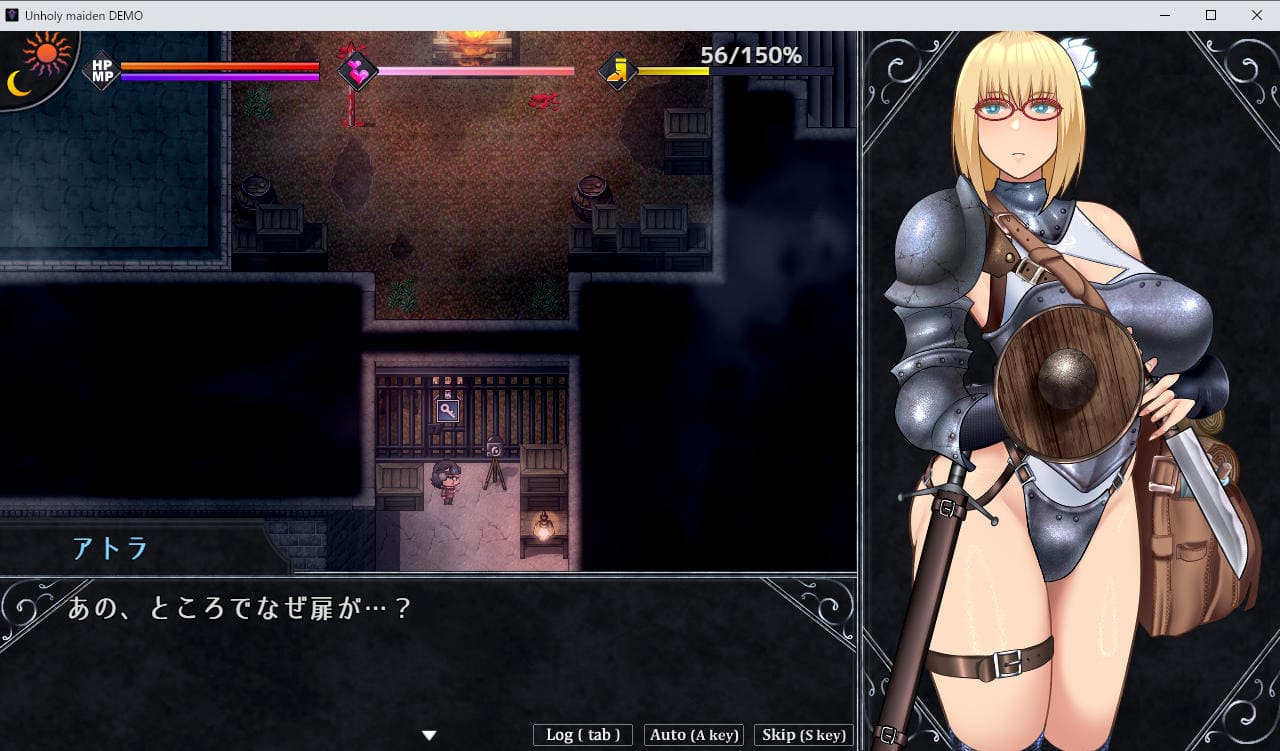1280x751 pixels.
Task: Close the game window
Action: (1257, 15)
